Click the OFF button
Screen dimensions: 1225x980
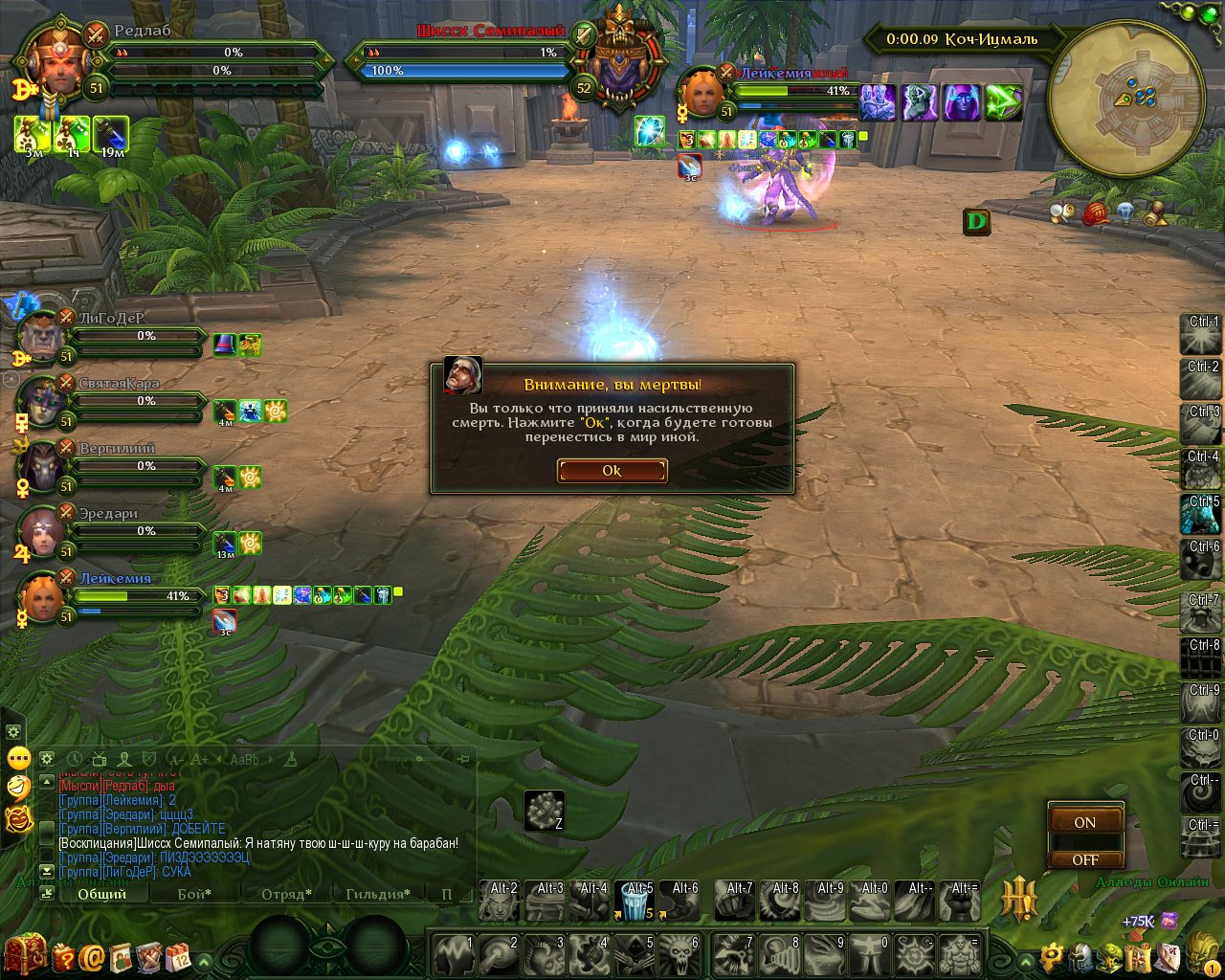point(1084,859)
